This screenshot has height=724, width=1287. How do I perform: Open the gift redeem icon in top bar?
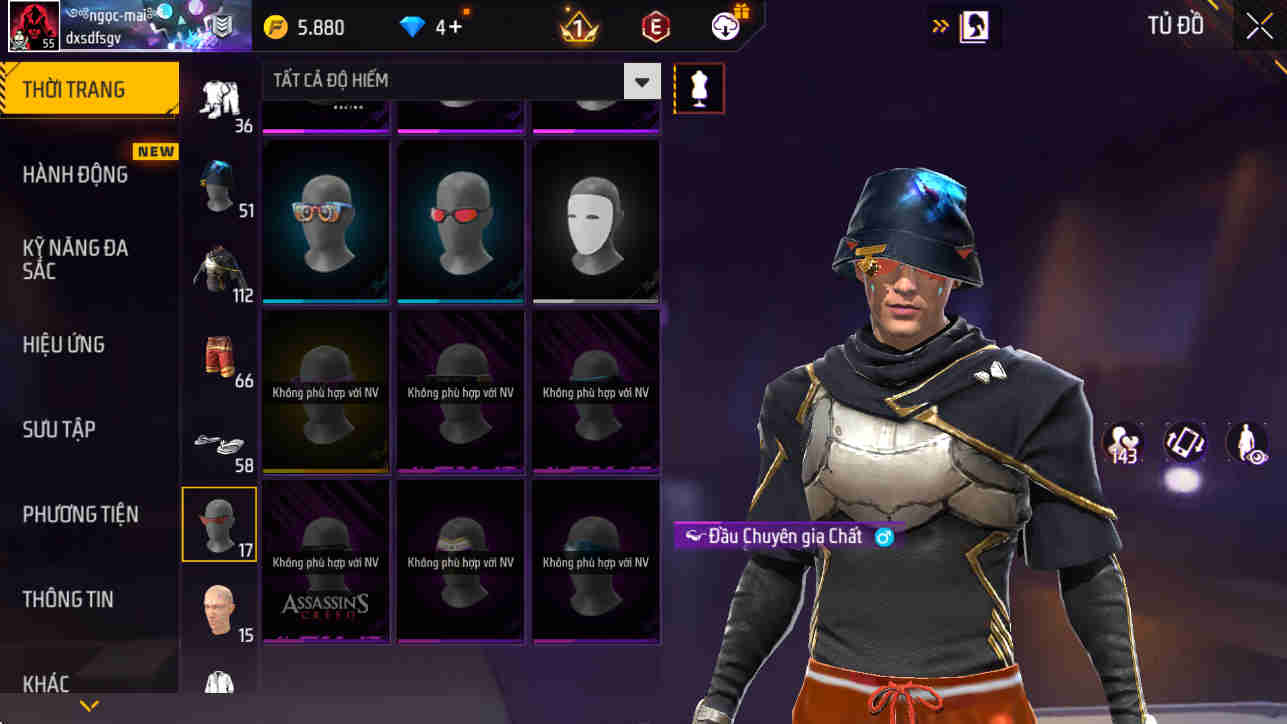727,26
